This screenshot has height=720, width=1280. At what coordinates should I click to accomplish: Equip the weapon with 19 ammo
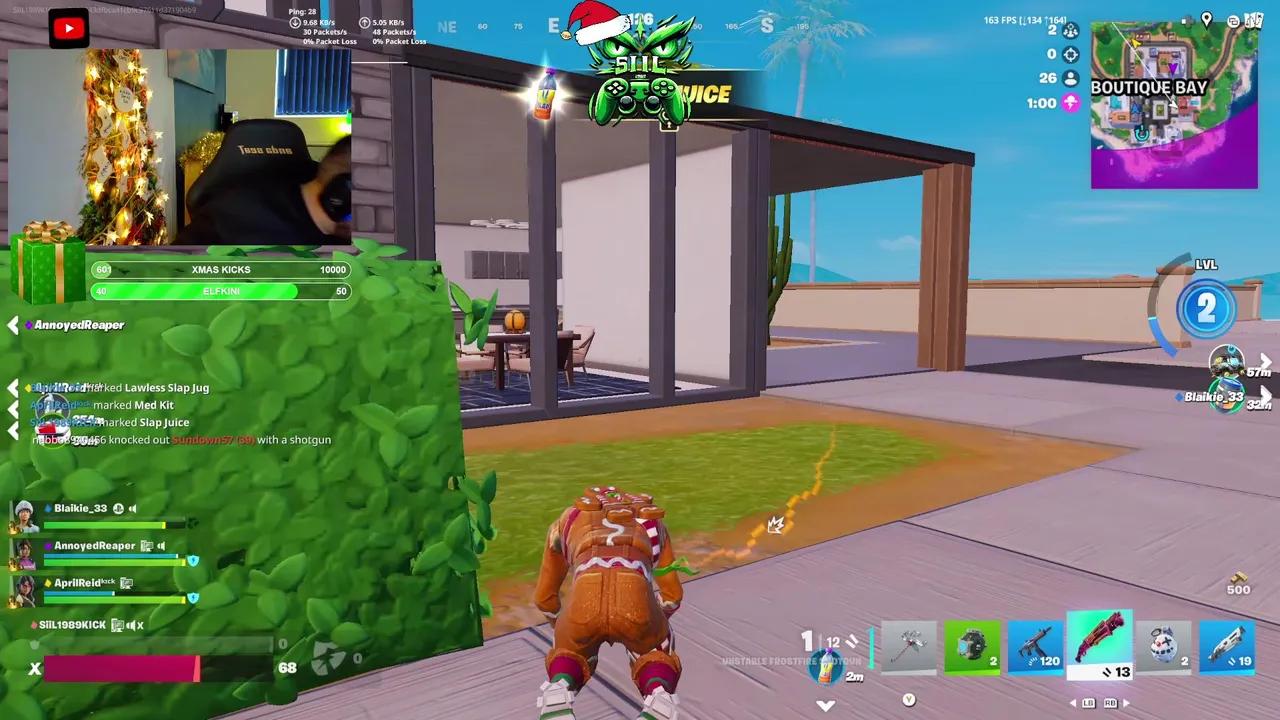(x=1227, y=648)
